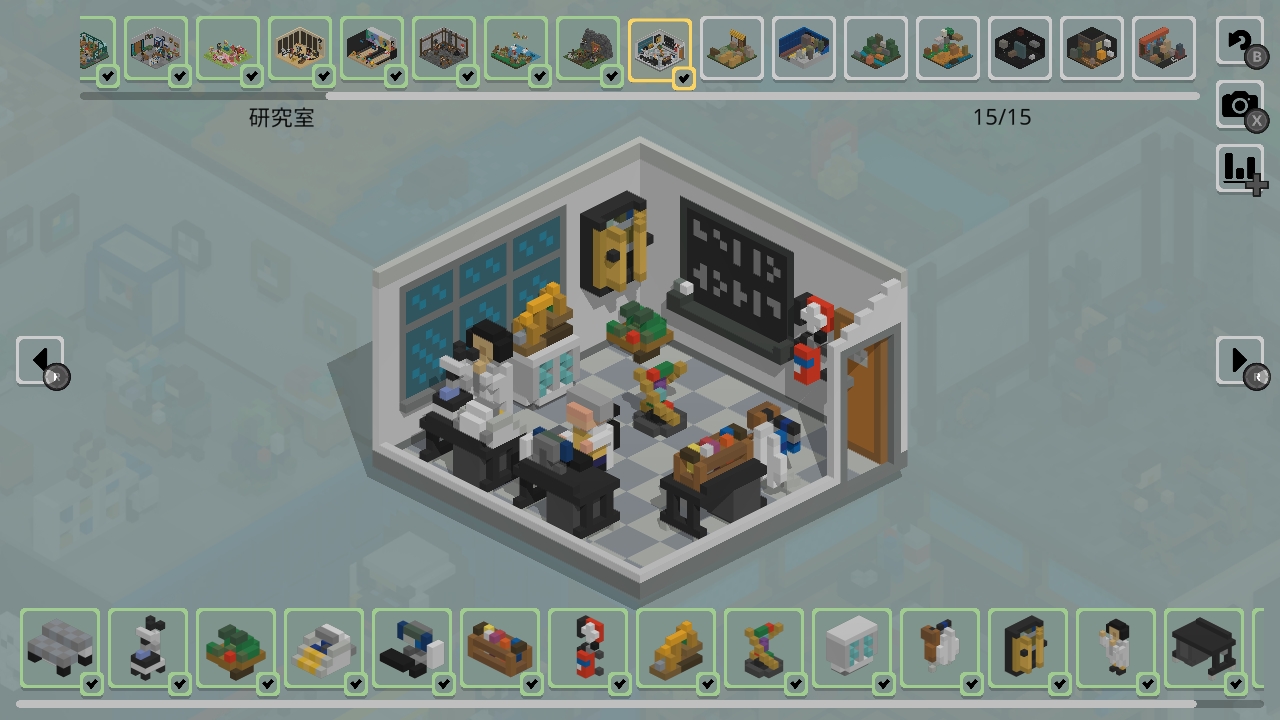Click the 15/15 completion counter
Viewport: 1280px width, 720px height.
tap(1001, 117)
